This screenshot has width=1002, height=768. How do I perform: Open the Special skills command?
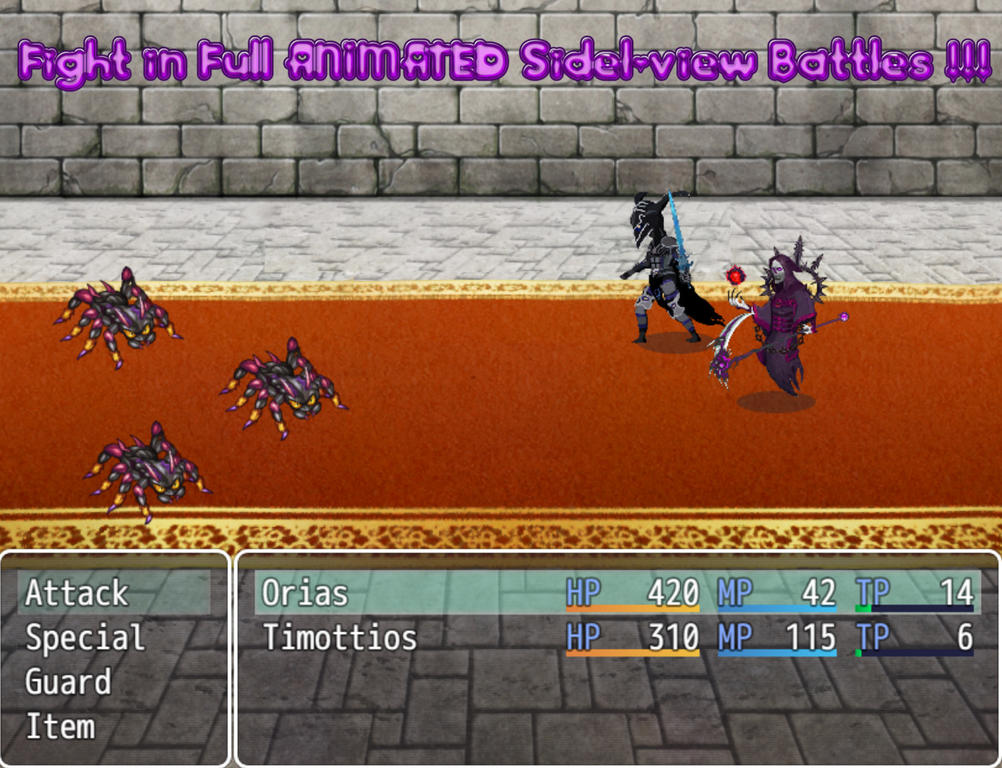click(85, 638)
